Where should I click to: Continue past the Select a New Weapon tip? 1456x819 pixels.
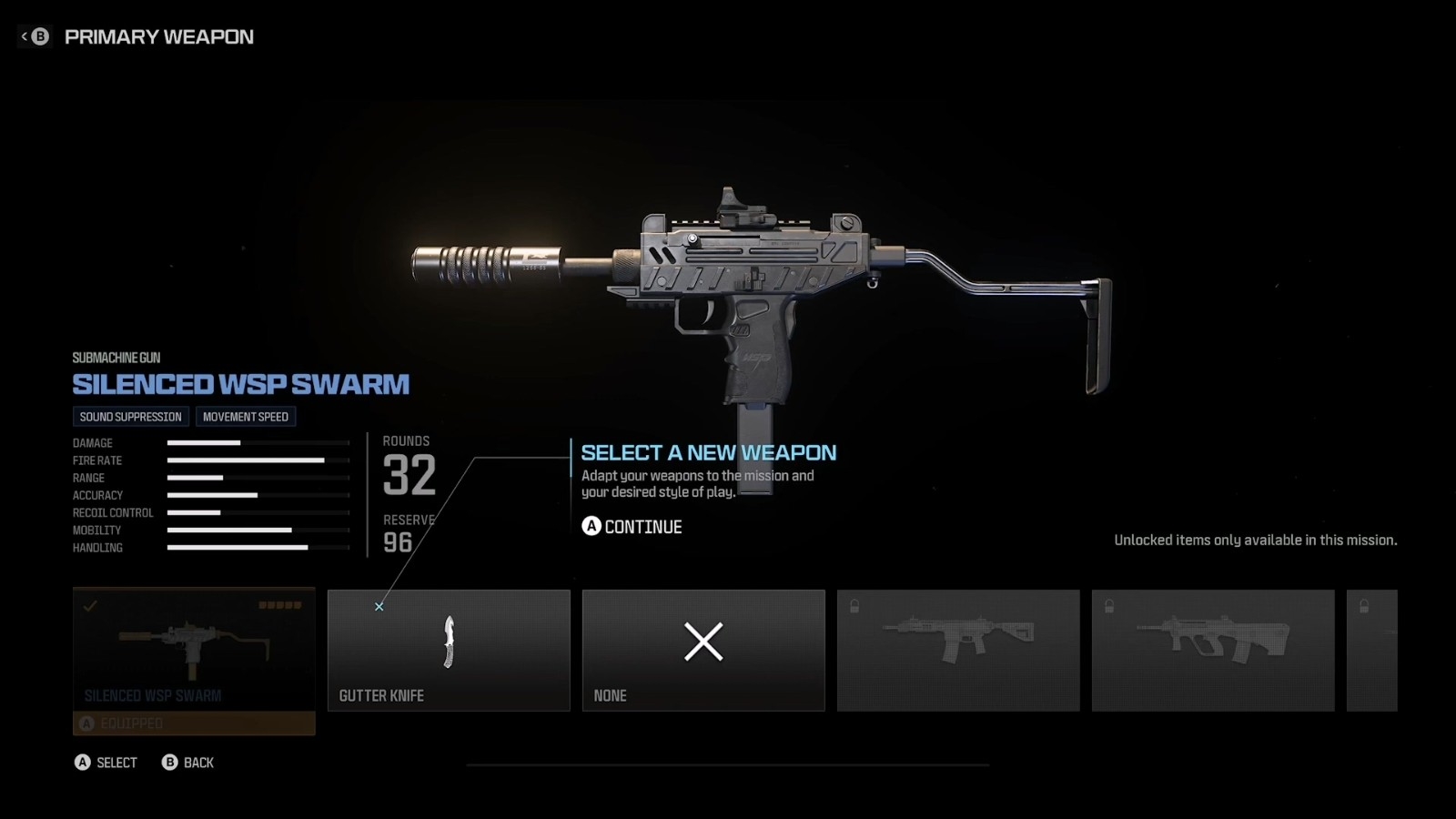[x=632, y=527]
